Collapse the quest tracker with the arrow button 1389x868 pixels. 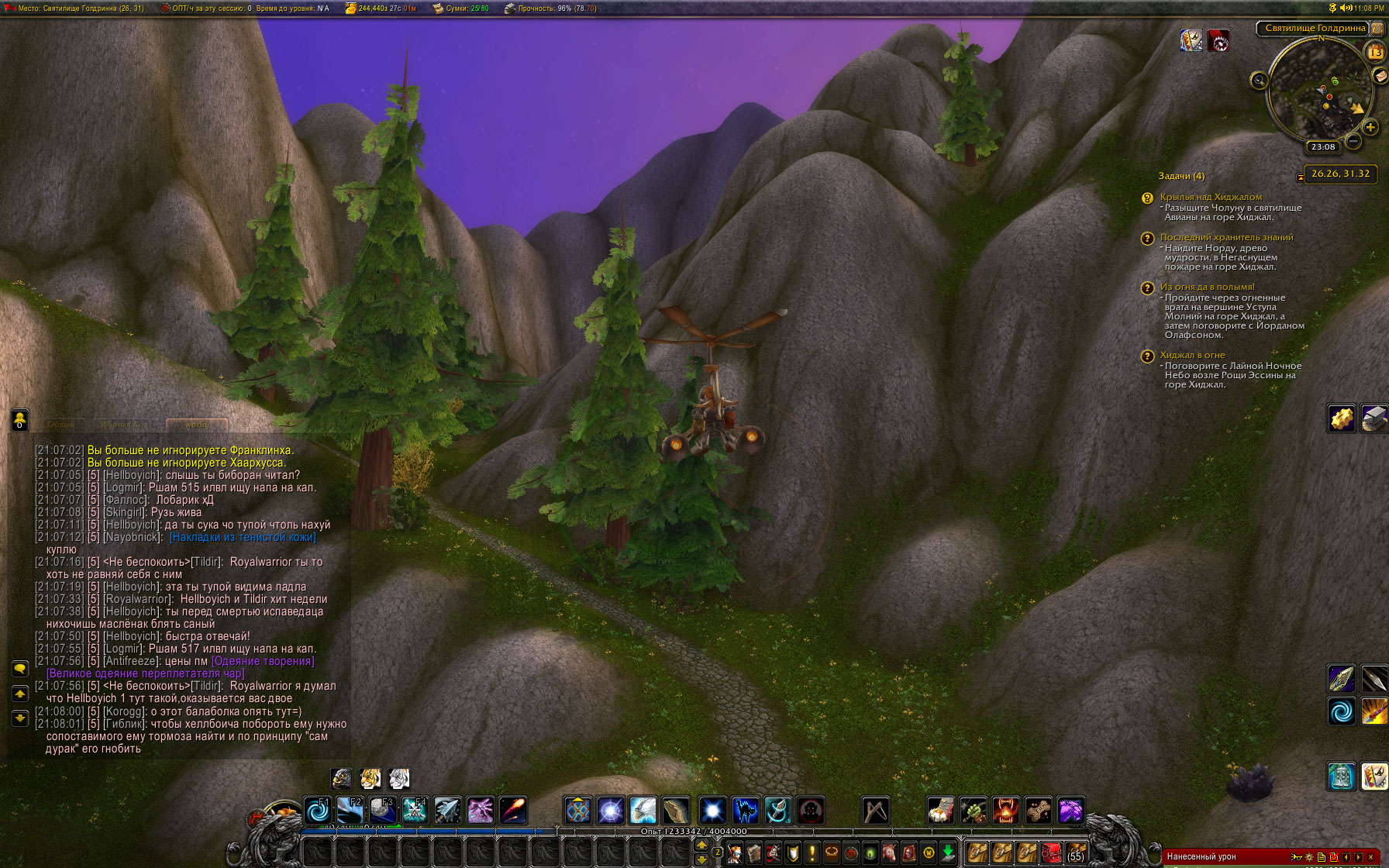(1300, 177)
